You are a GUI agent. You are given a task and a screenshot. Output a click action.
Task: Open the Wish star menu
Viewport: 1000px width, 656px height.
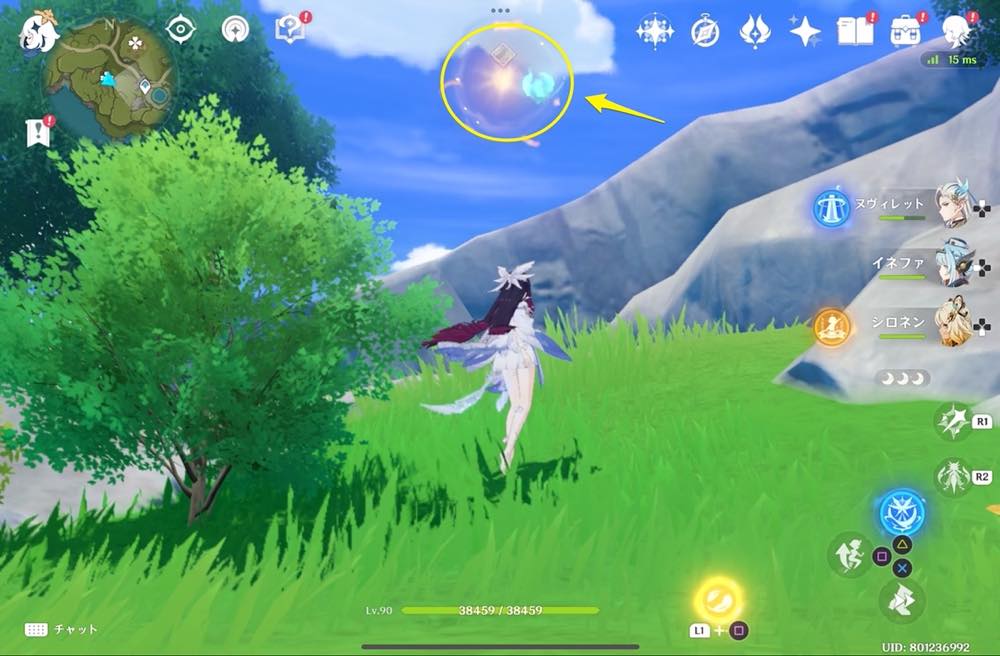point(655,32)
